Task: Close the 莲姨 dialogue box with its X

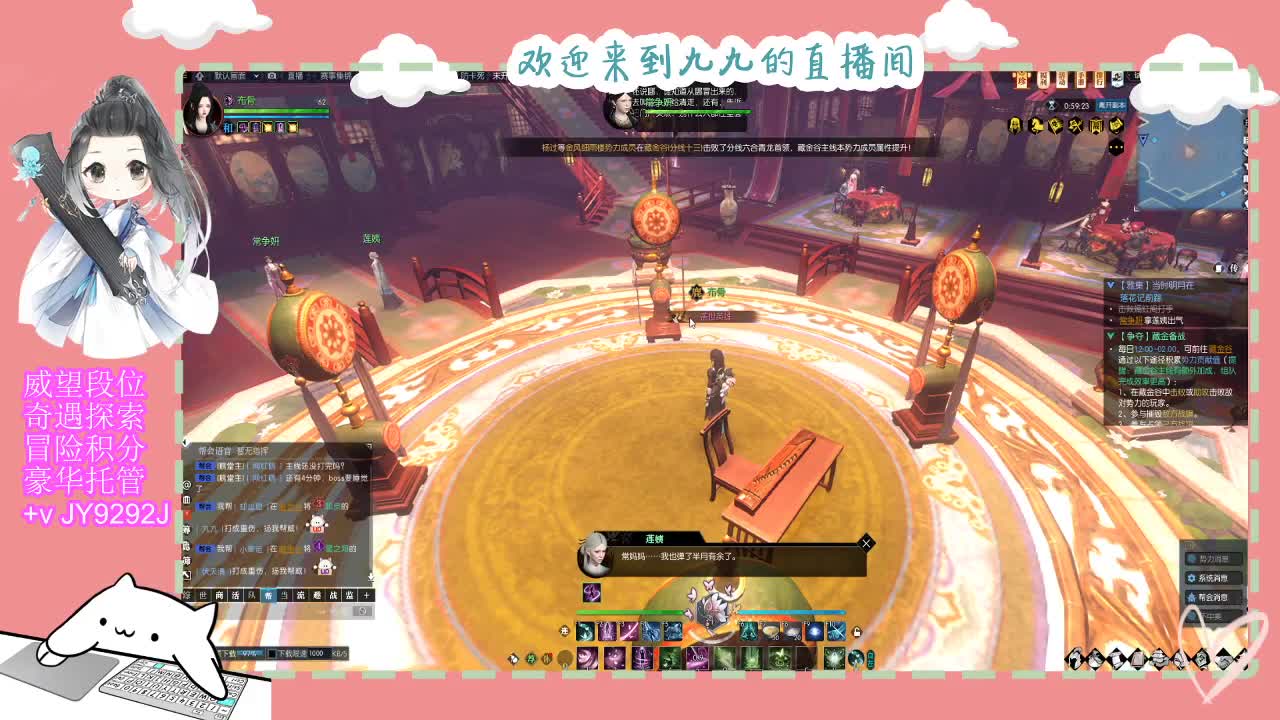Action: 866,543
